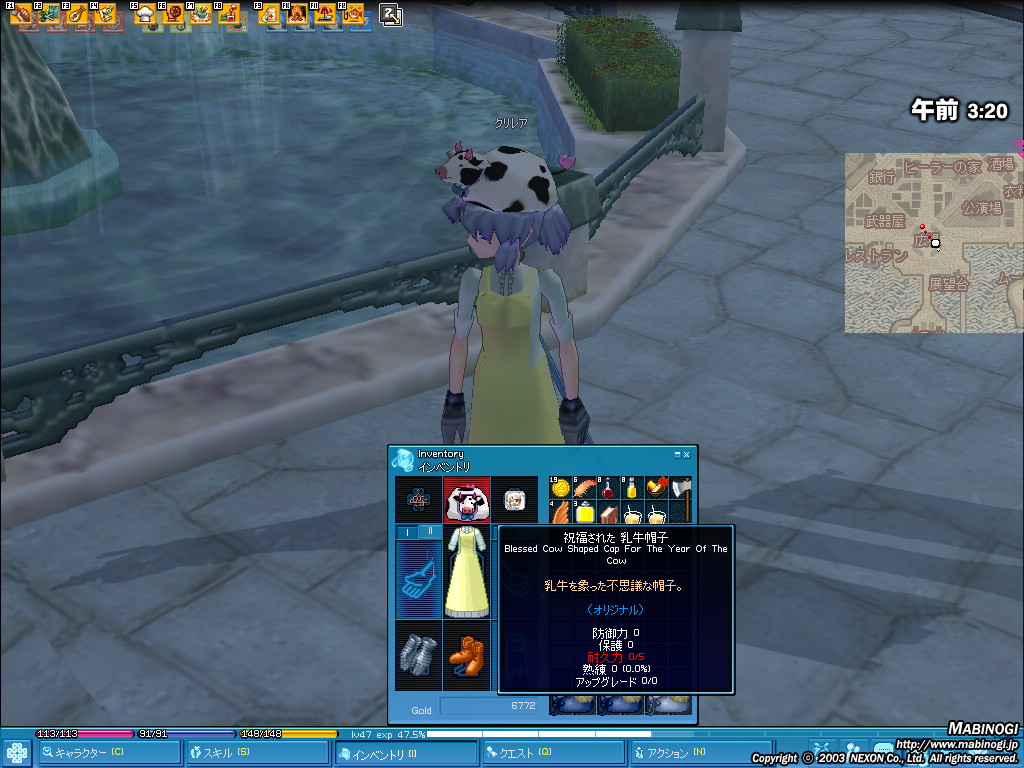Select the yellow dress in the body slot
This screenshot has width=1024, height=768.
(467, 572)
